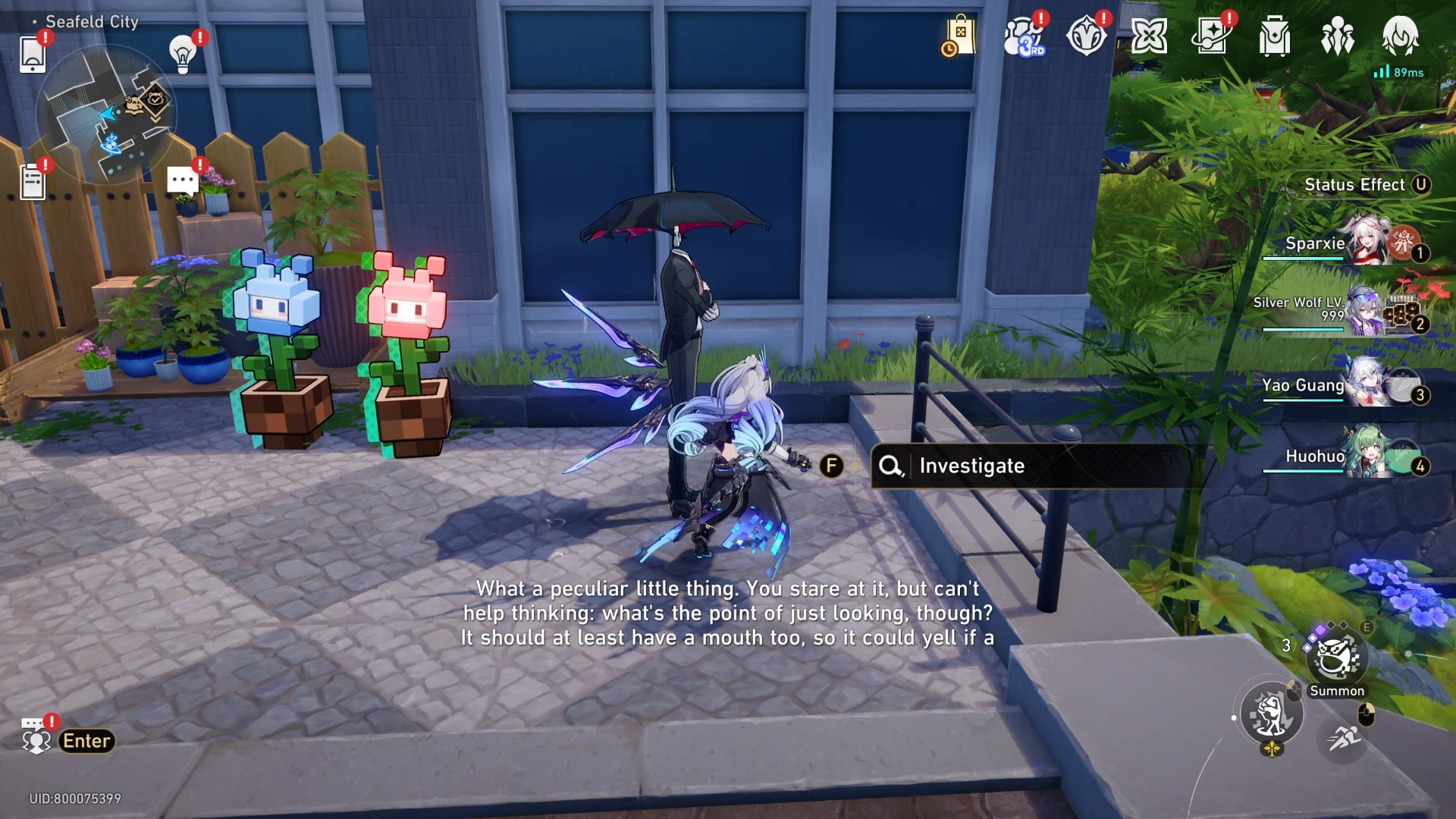Open the limited-time shop bag

960,34
